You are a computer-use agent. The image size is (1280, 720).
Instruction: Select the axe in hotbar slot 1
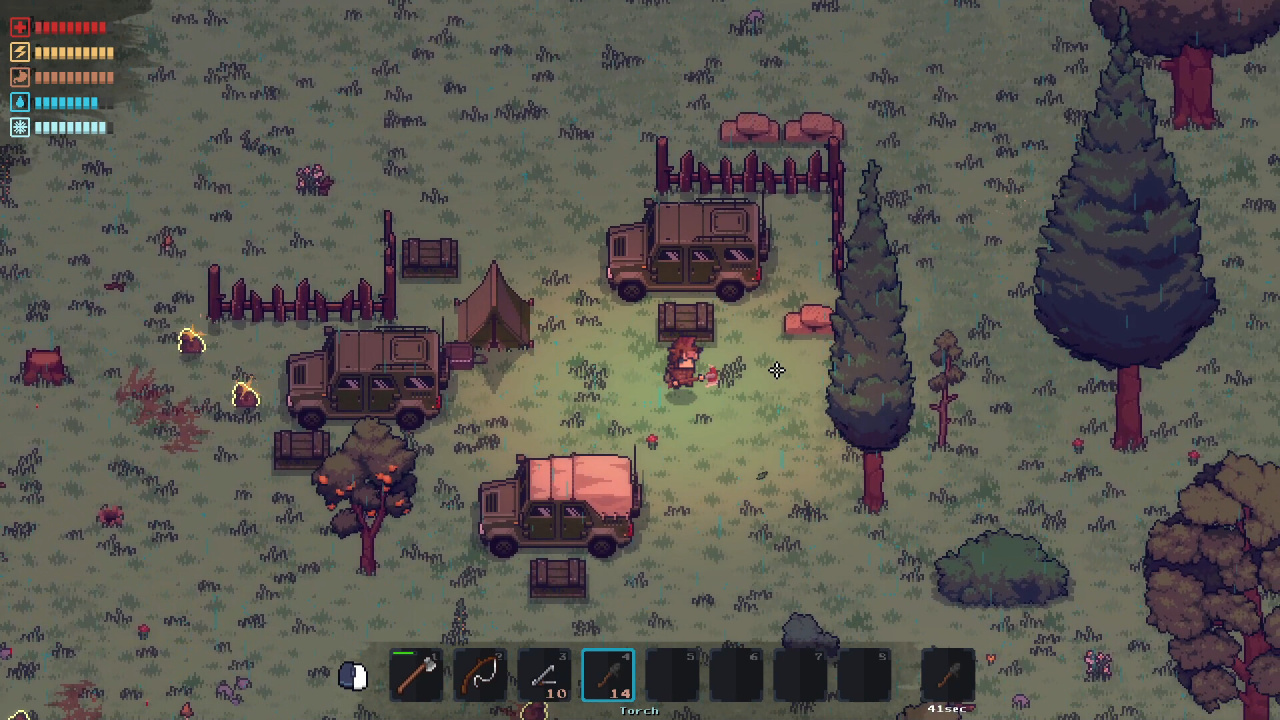(417, 675)
